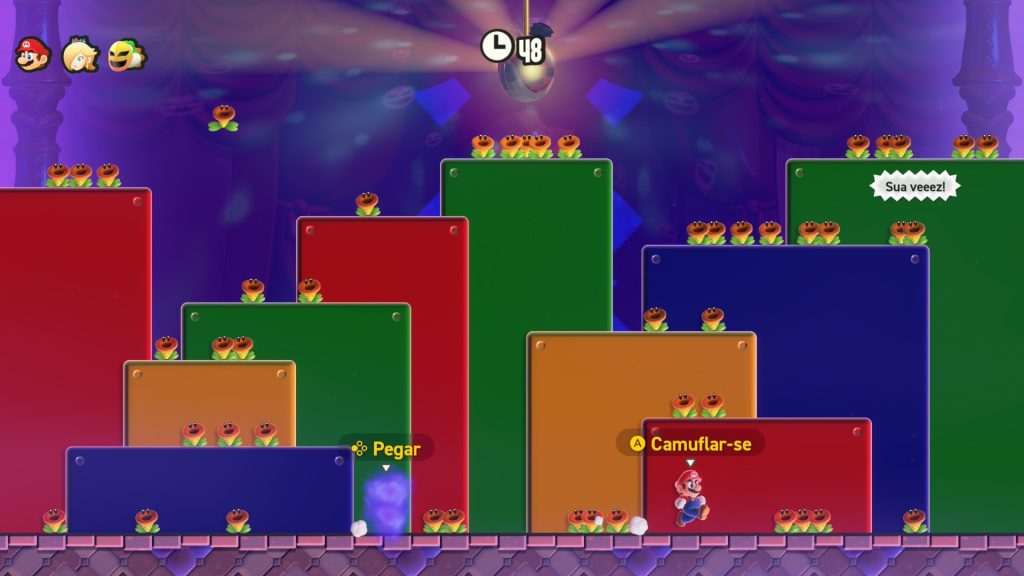Select the Rosalina player icon
The width and height of the screenshot is (1024, 576).
click(x=80, y=56)
